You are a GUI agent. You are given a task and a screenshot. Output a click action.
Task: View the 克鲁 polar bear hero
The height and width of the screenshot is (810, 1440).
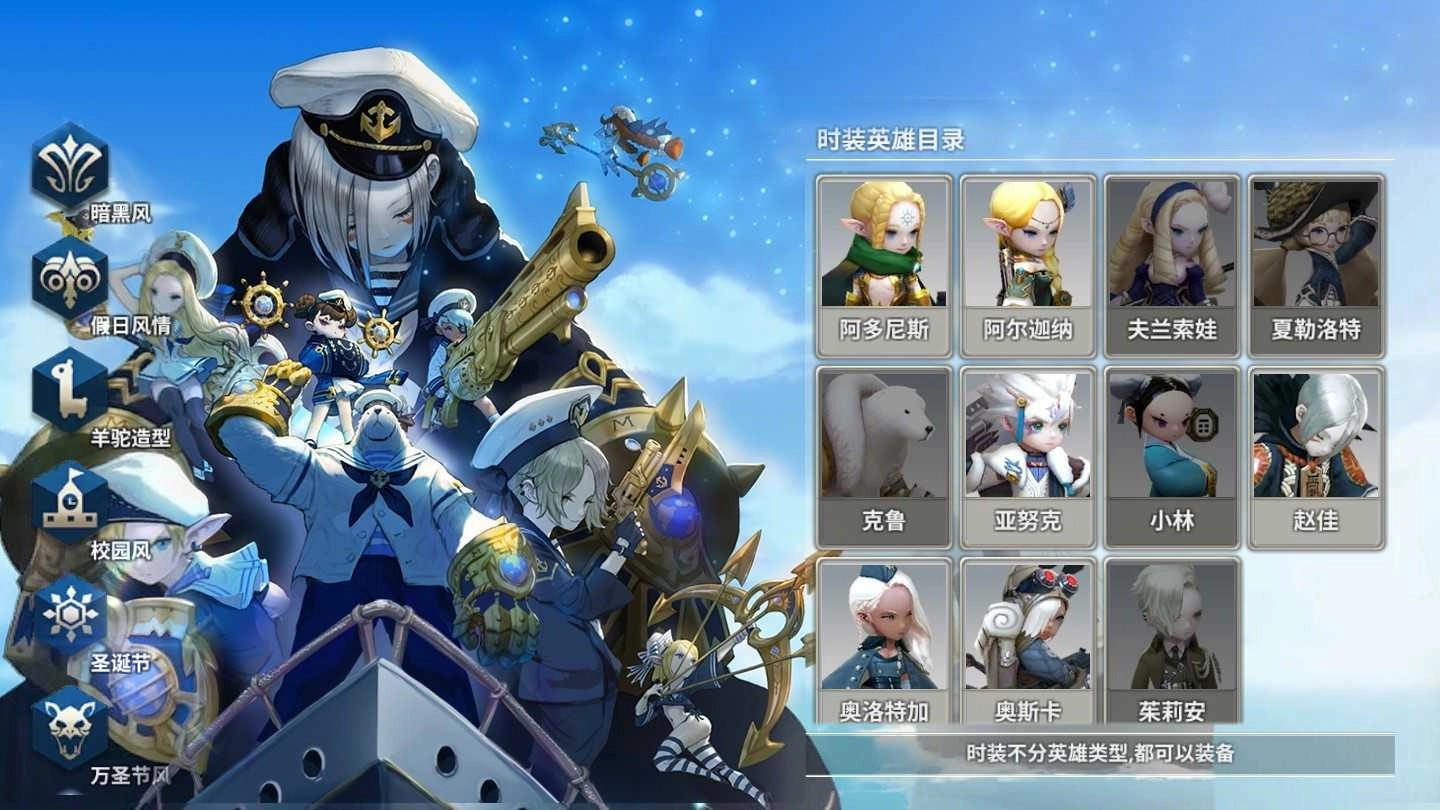point(884,455)
